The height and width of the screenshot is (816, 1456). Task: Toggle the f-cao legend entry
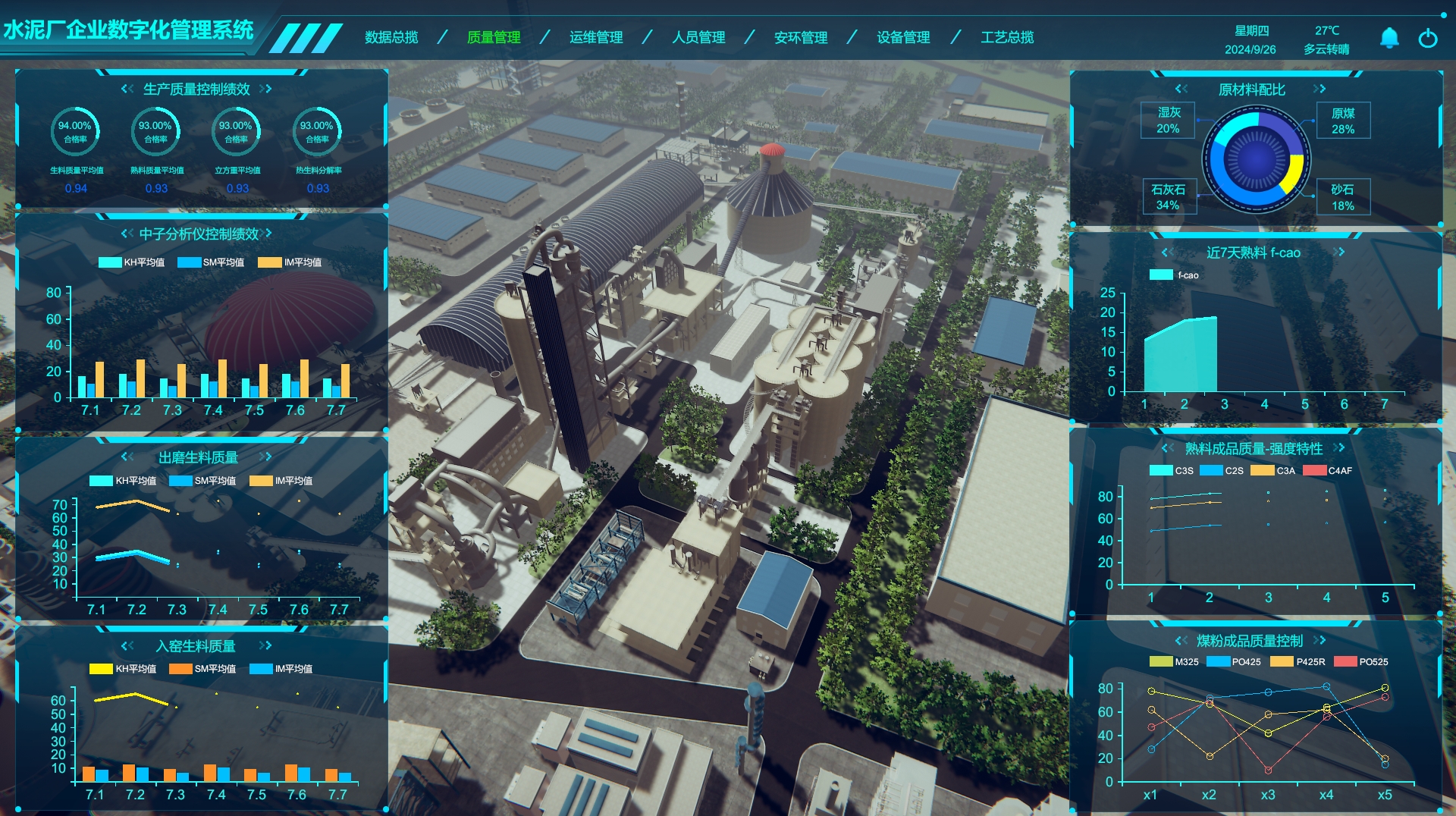1174,275
